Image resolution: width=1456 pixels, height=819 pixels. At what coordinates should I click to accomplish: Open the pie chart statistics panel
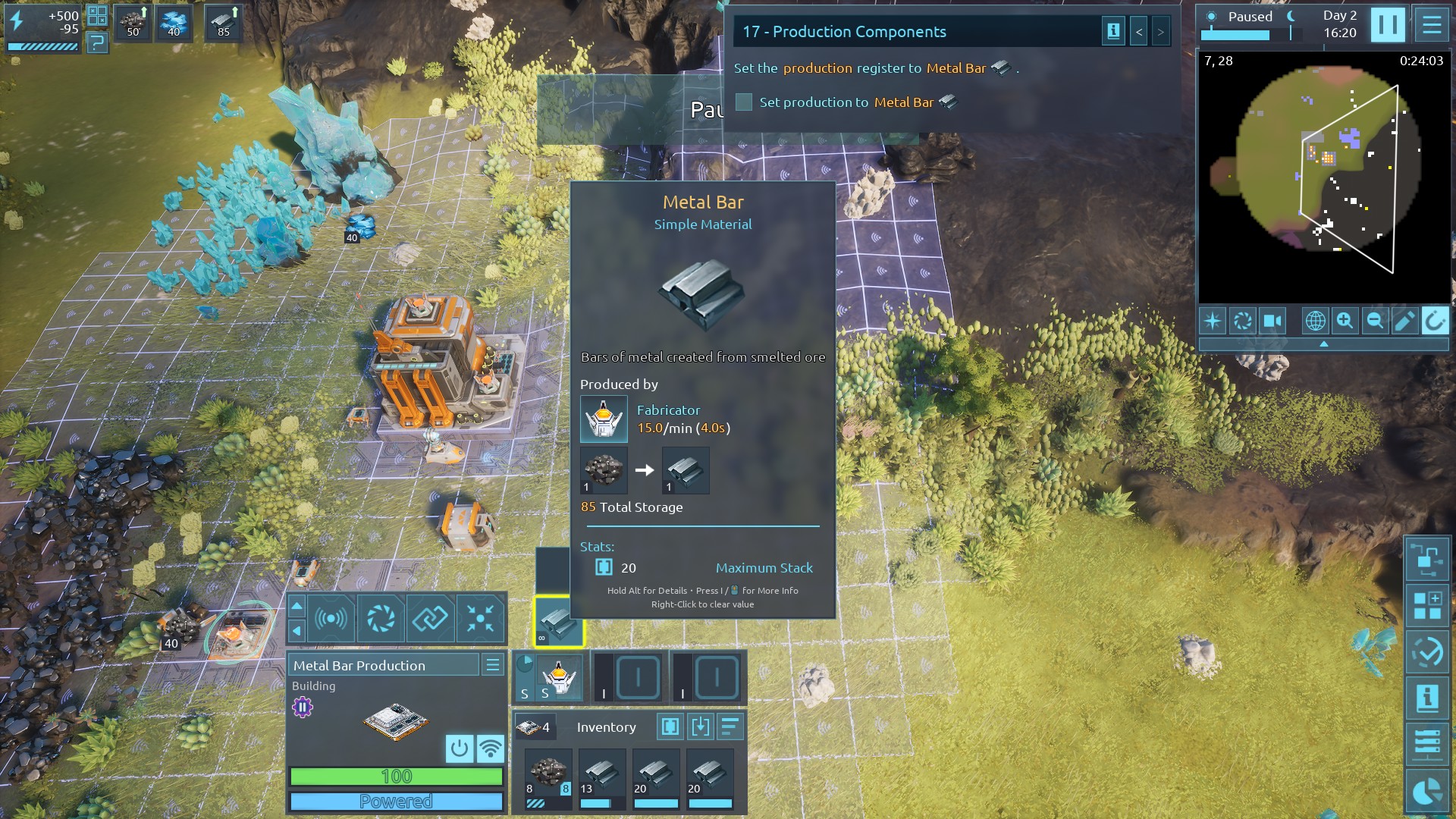click(x=1426, y=792)
